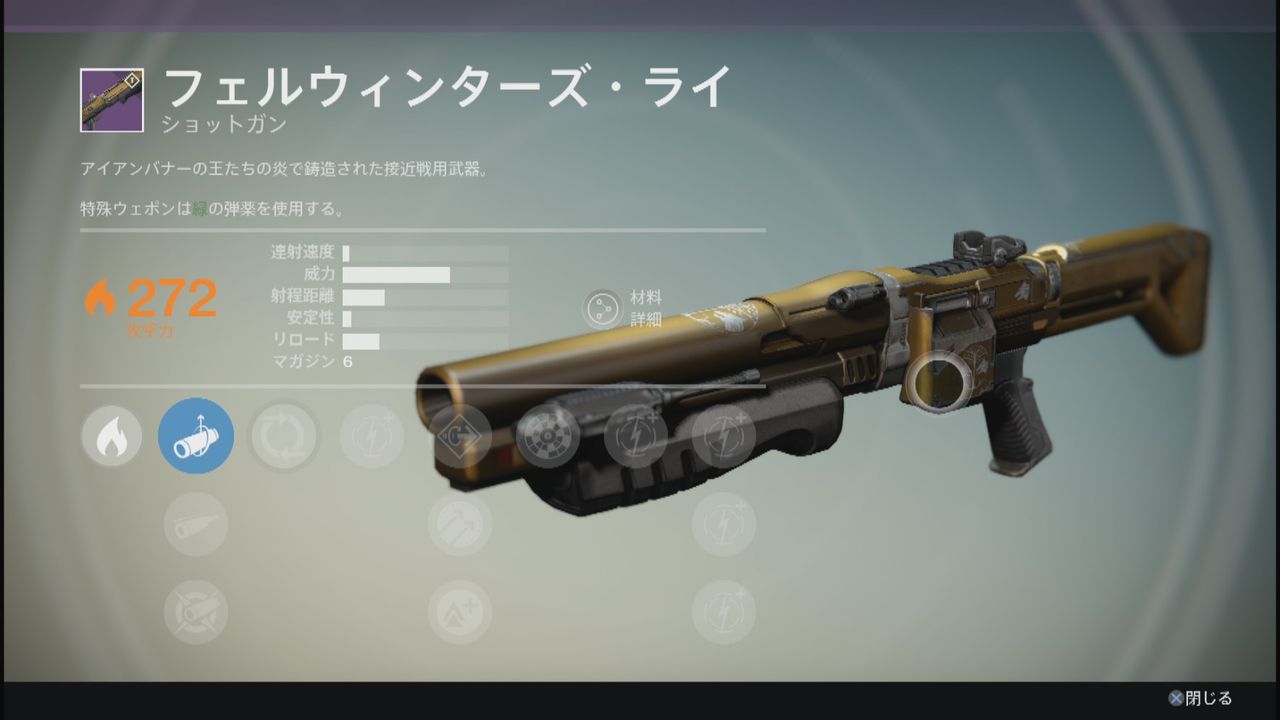Image resolution: width=1280 pixels, height=720 pixels.
Task: Open the materials details icon
Action: pos(603,309)
